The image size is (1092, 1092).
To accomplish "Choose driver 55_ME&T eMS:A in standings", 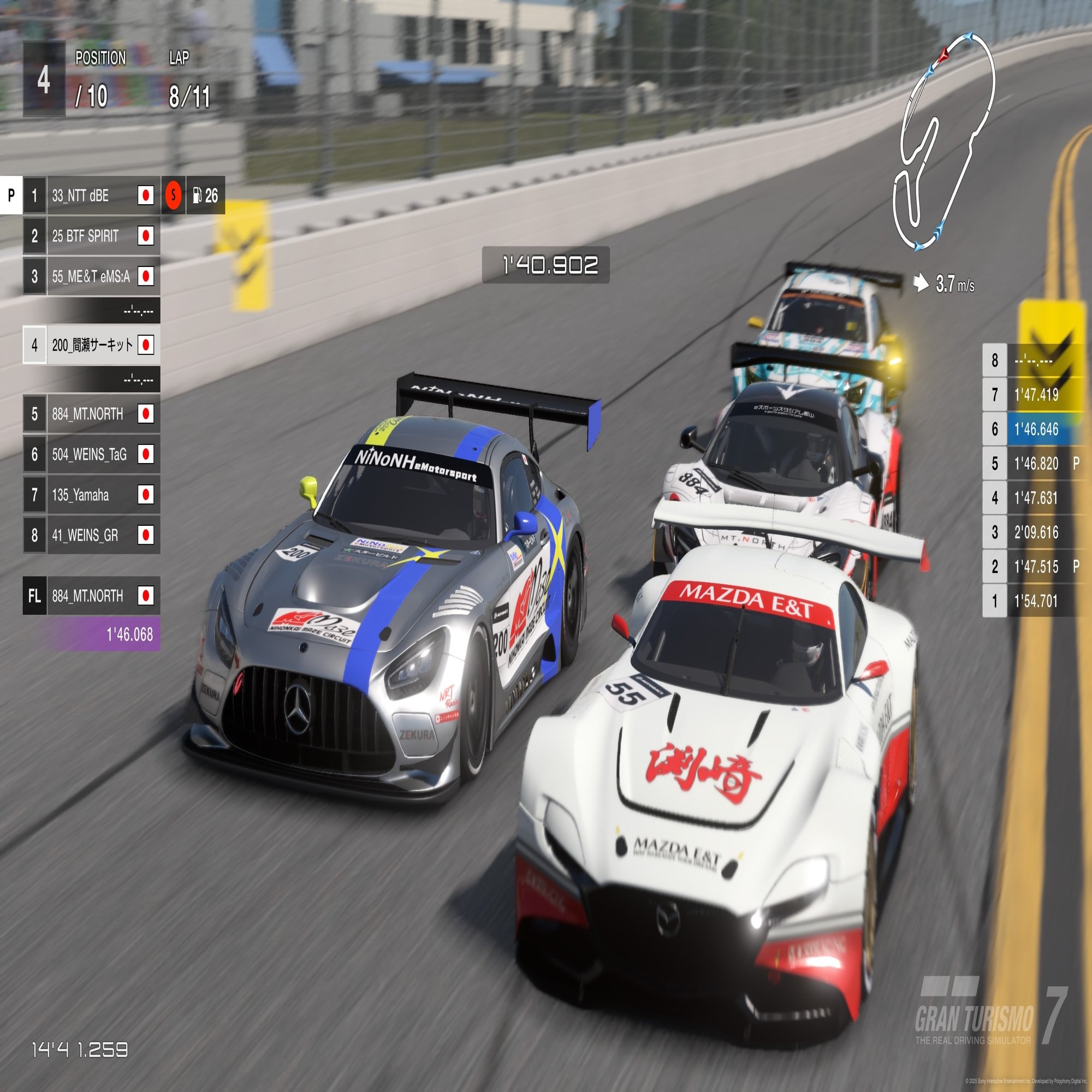I will coord(91,276).
